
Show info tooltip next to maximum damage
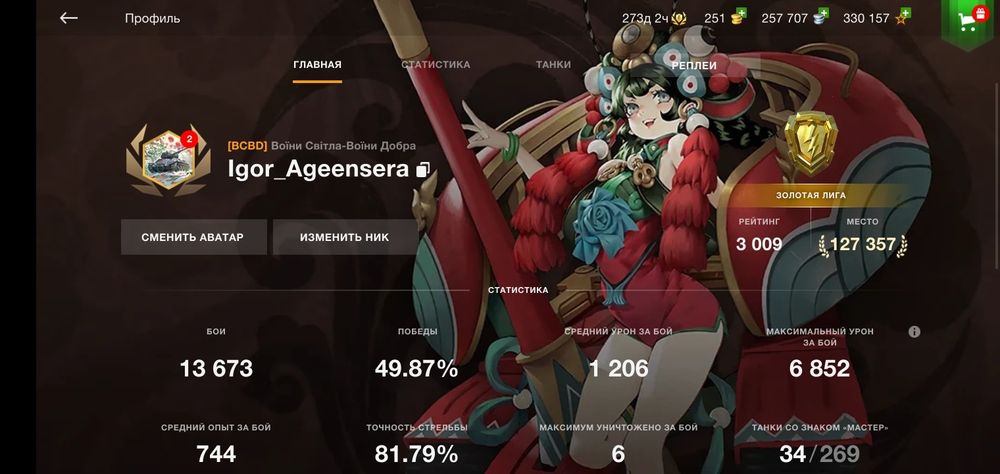pyautogui.click(x=914, y=332)
